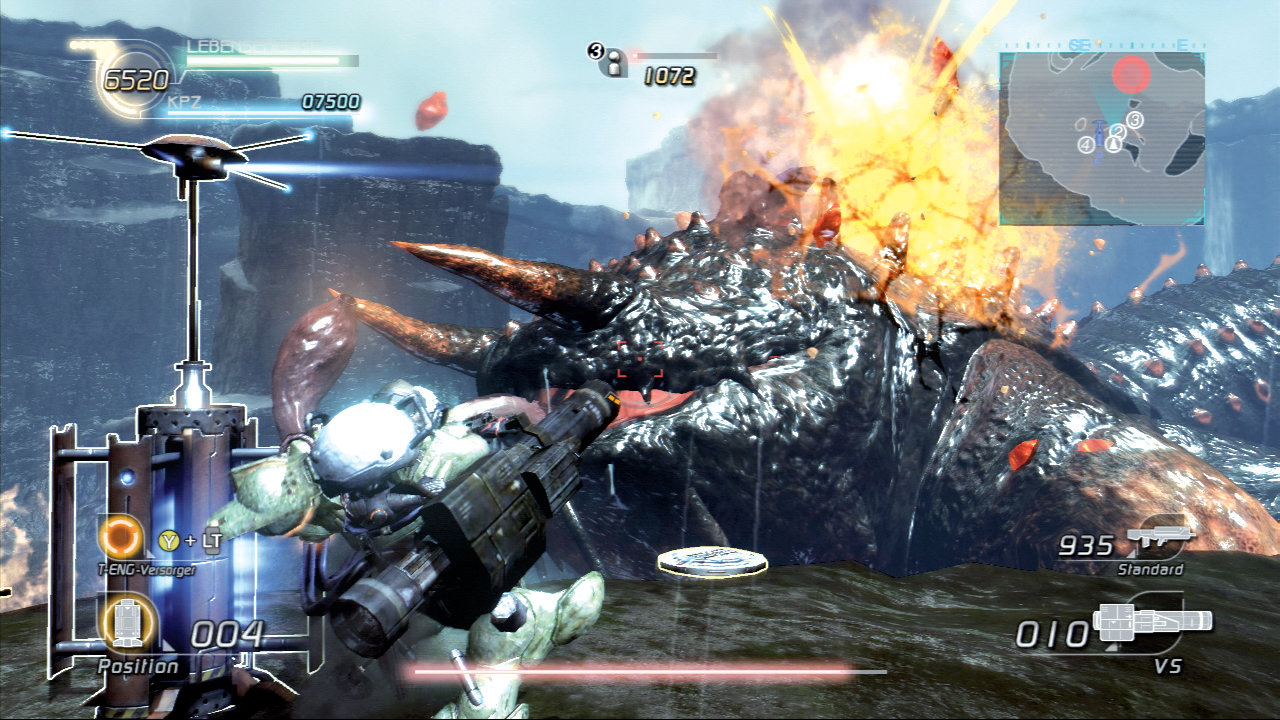Switch to the Standard weapon icon
Image resolution: width=1280 pixels, height=720 pixels.
pos(1160,539)
